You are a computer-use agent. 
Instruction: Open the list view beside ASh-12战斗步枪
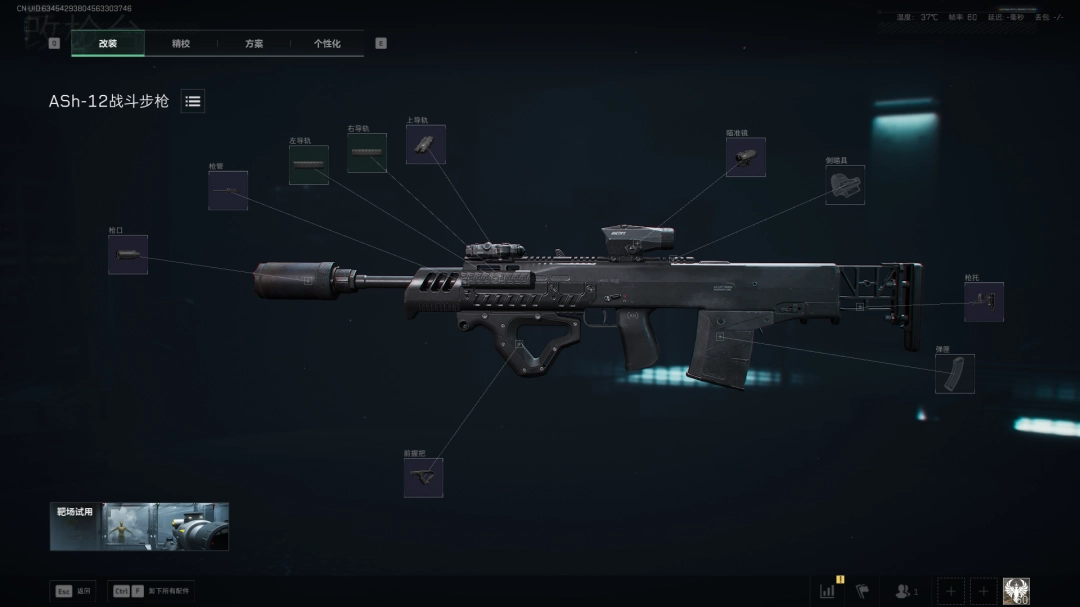(x=193, y=101)
